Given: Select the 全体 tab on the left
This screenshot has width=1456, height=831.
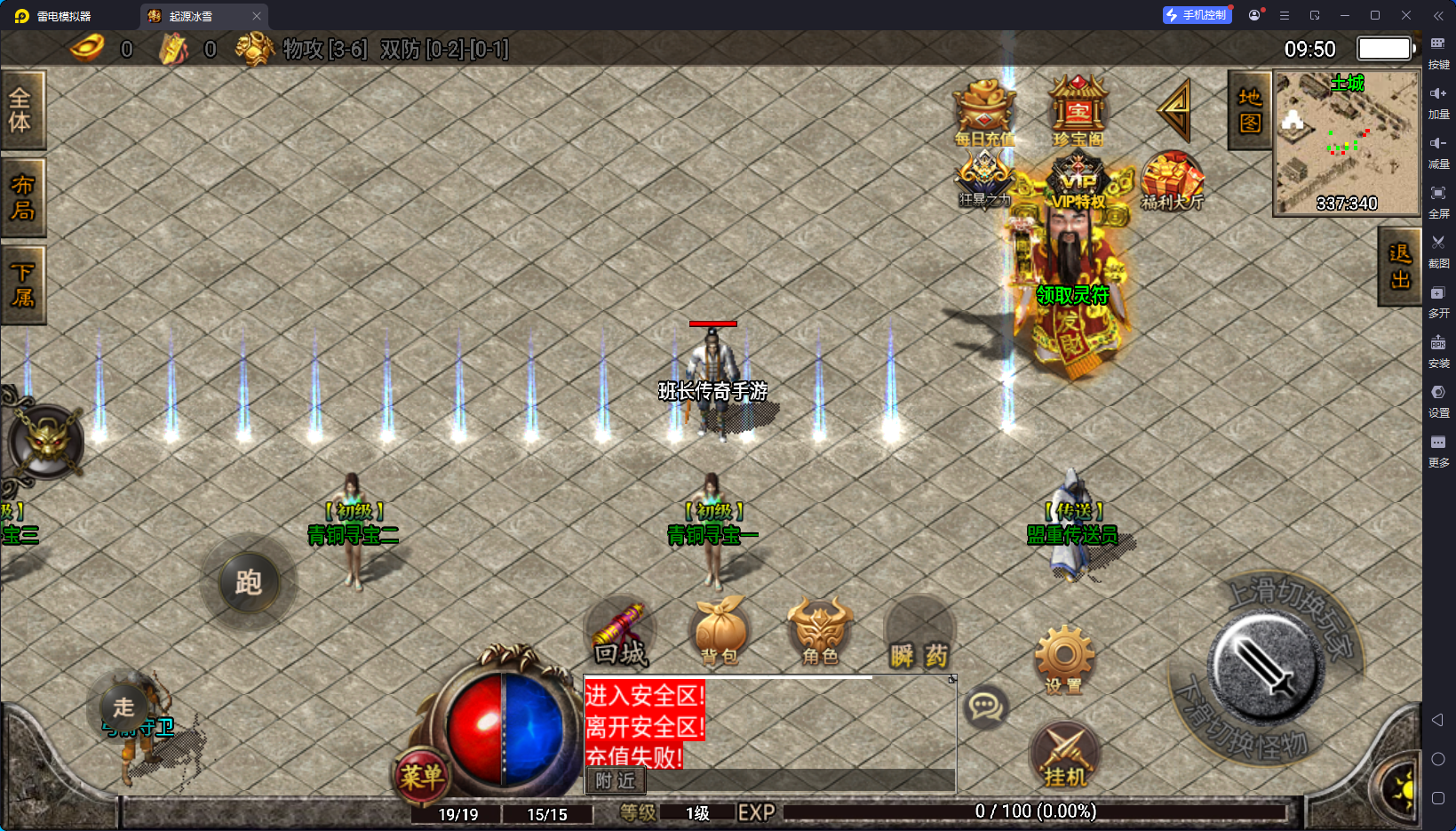Looking at the screenshot, I should point(21,110).
